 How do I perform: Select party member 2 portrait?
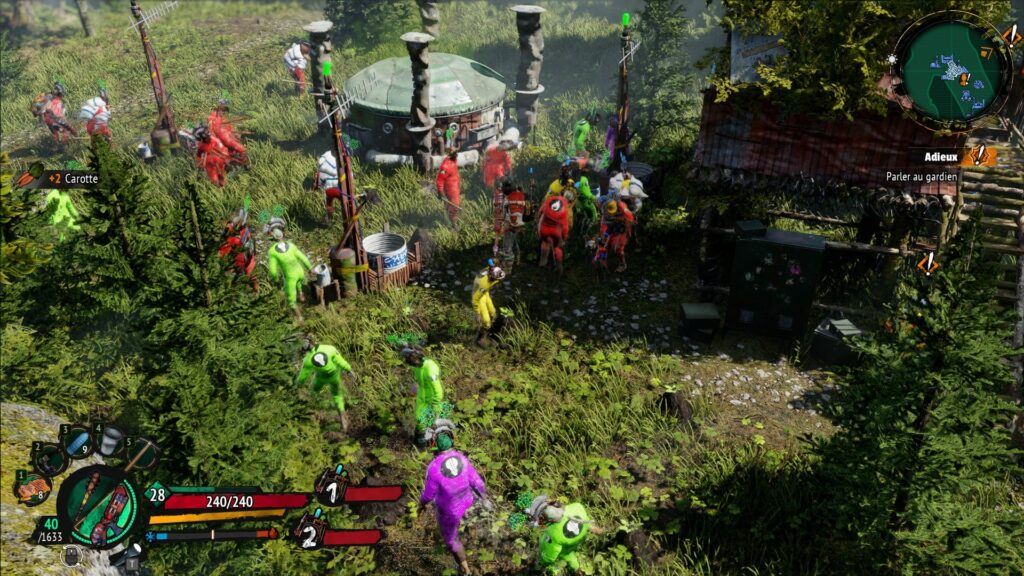(x=311, y=530)
